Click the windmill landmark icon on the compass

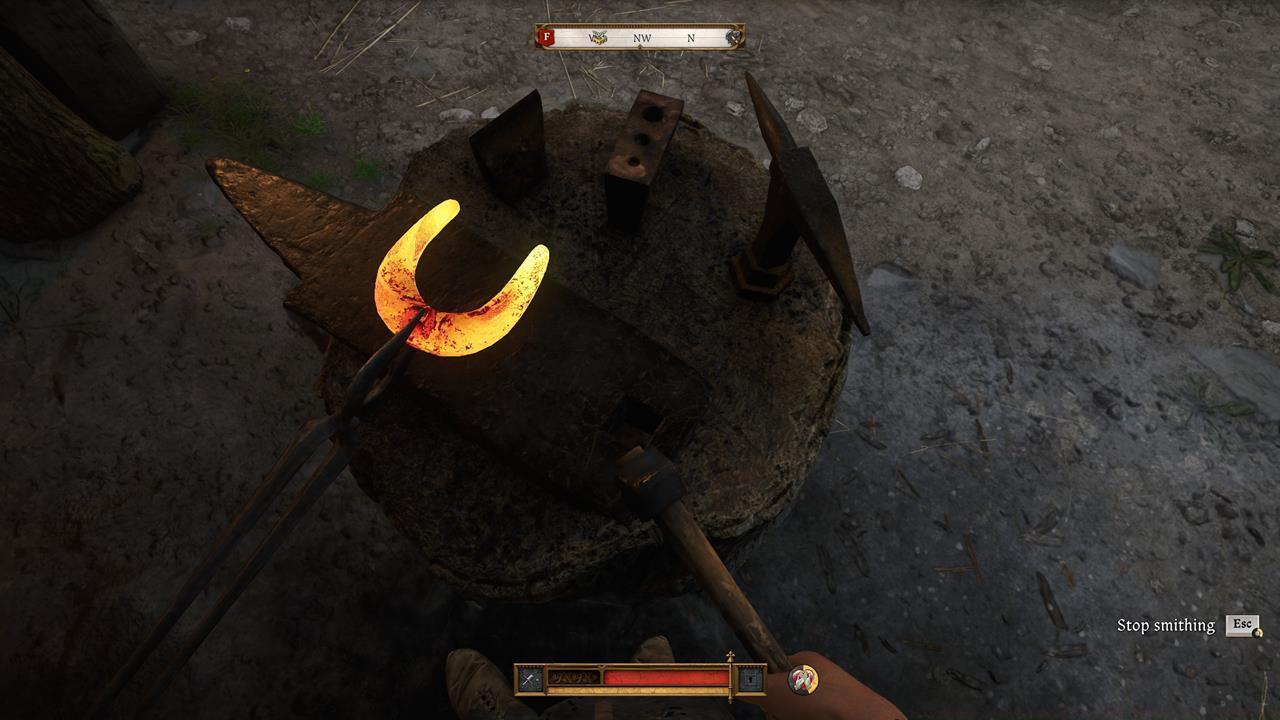click(x=599, y=36)
